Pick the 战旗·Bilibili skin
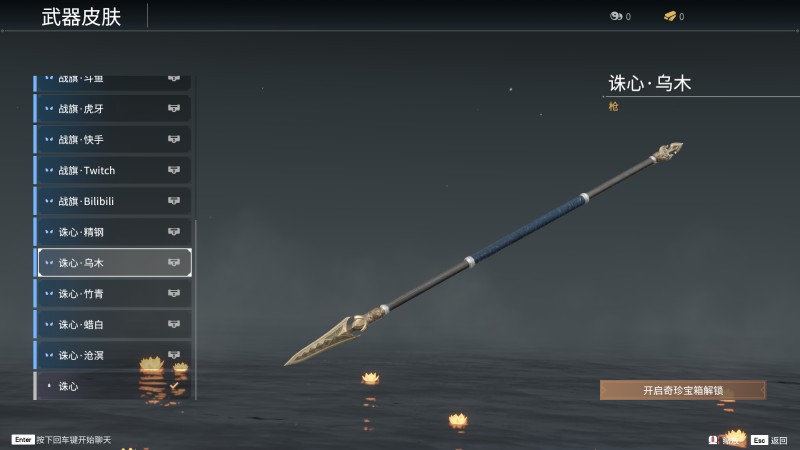This screenshot has height=450, width=800. [113, 201]
